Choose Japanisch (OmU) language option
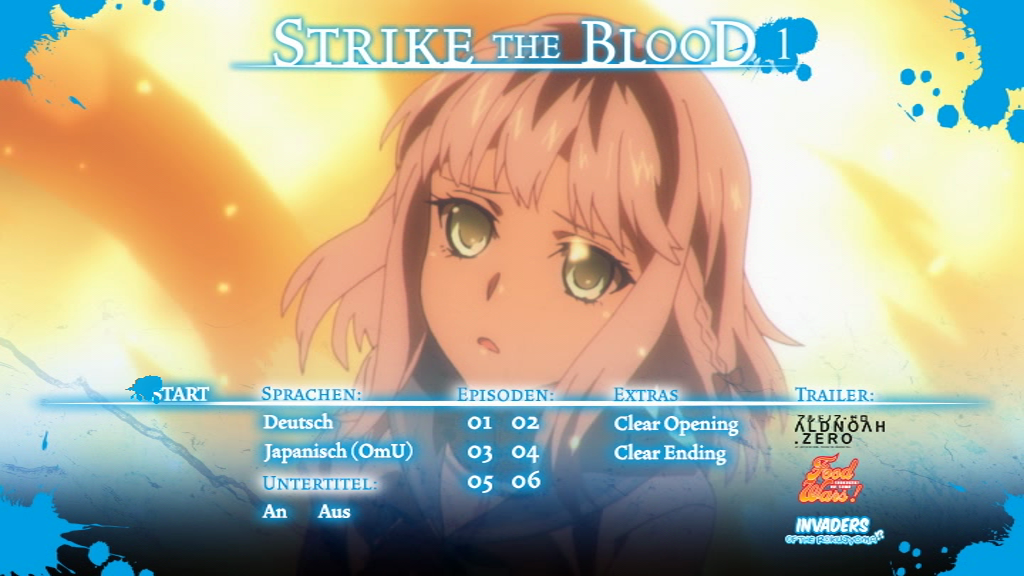 tap(338, 452)
